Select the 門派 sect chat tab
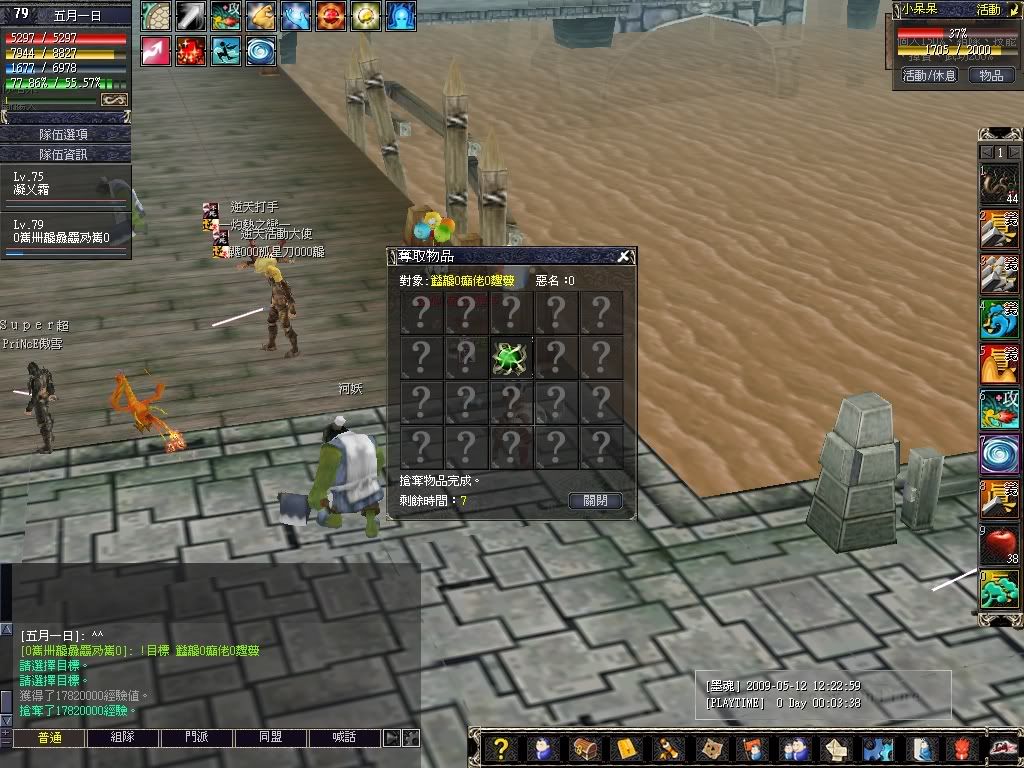Image resolution: width=1024 pixels, height=768 pixels. tap(197, 738)
